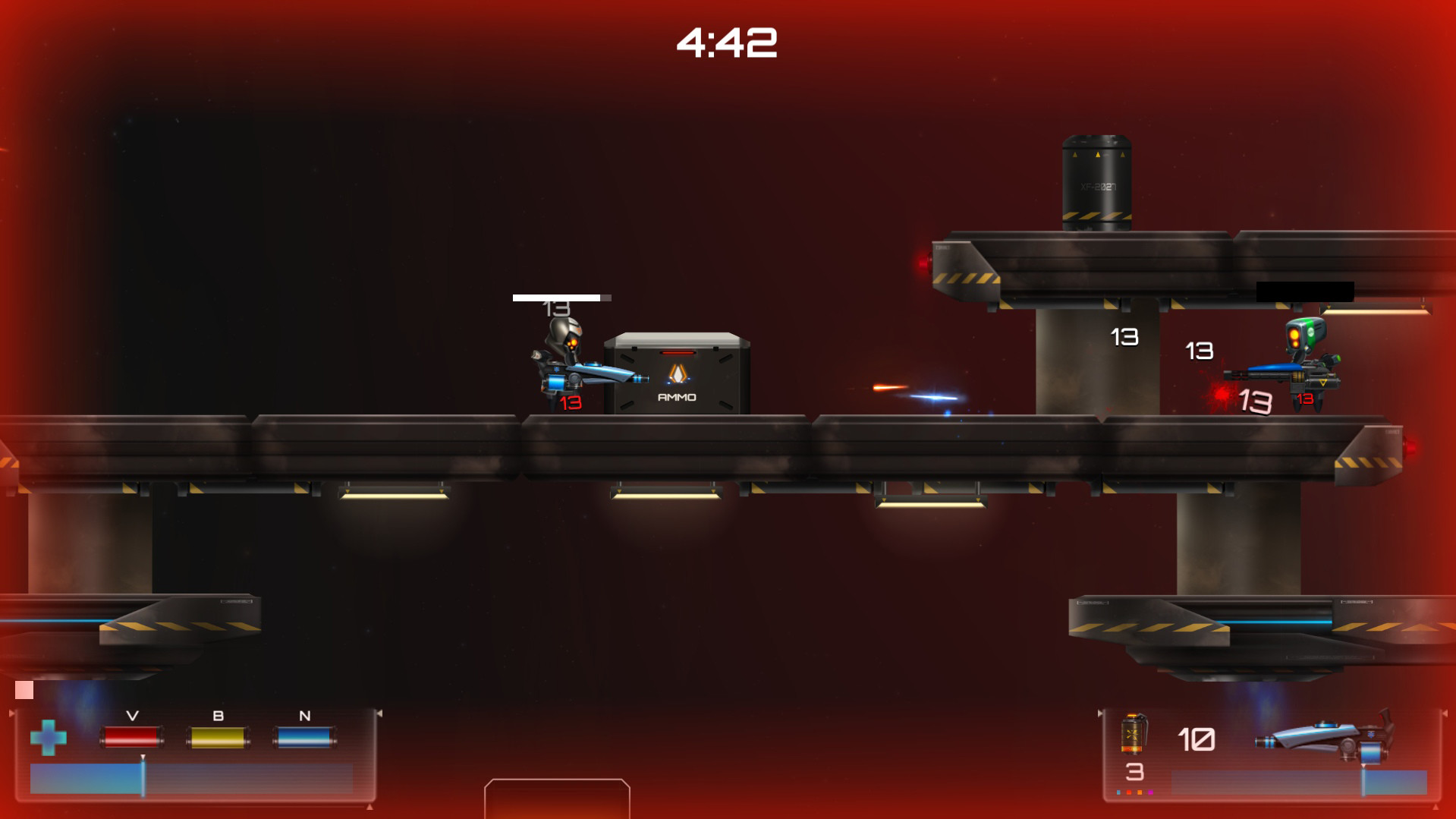Click the white health bar above the left player
This screenshot has height=819, width=1456.
[x=558, y=298]
